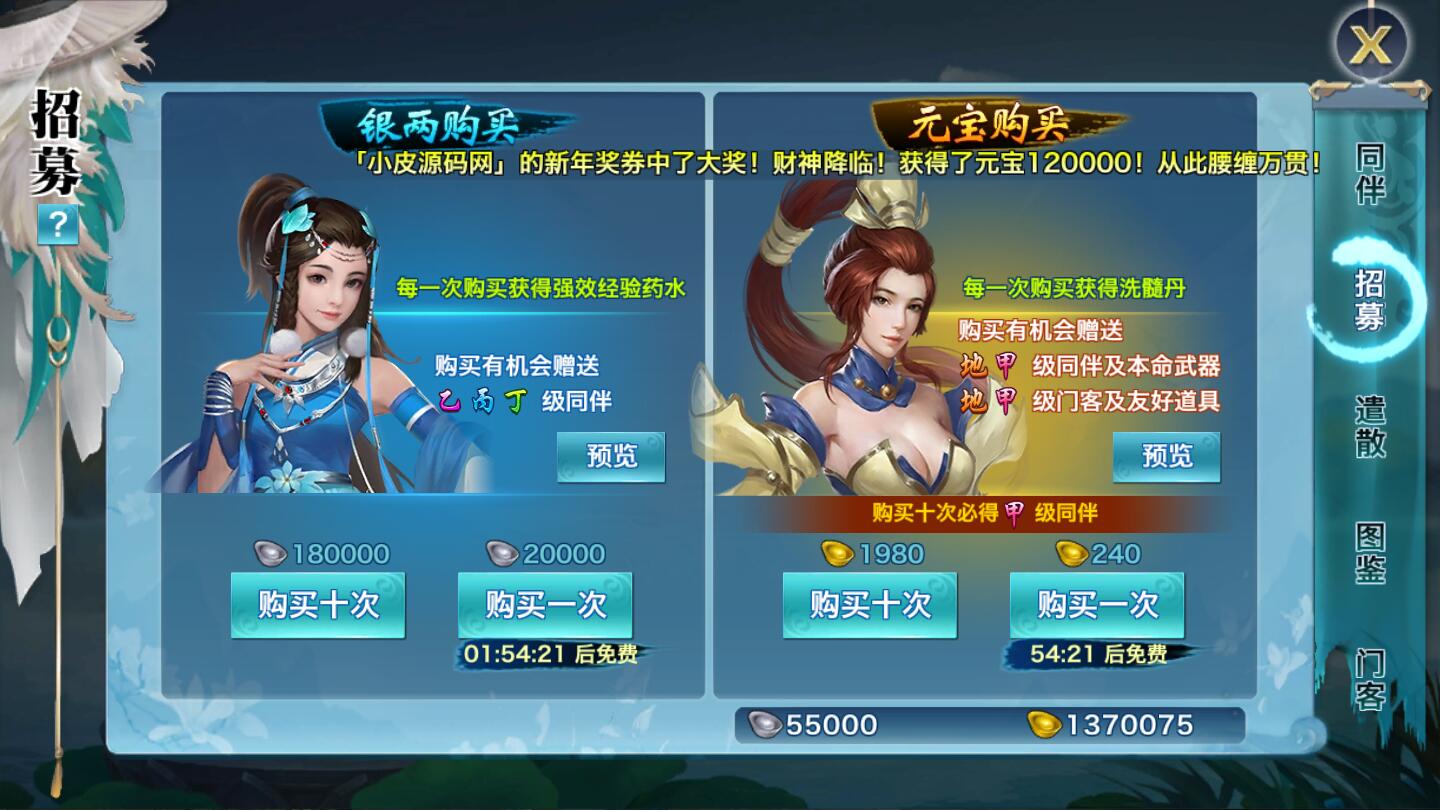Click 购买十次 under the 180000 price
Screen dimensions: 1440x810
click(x=318, y=603)
